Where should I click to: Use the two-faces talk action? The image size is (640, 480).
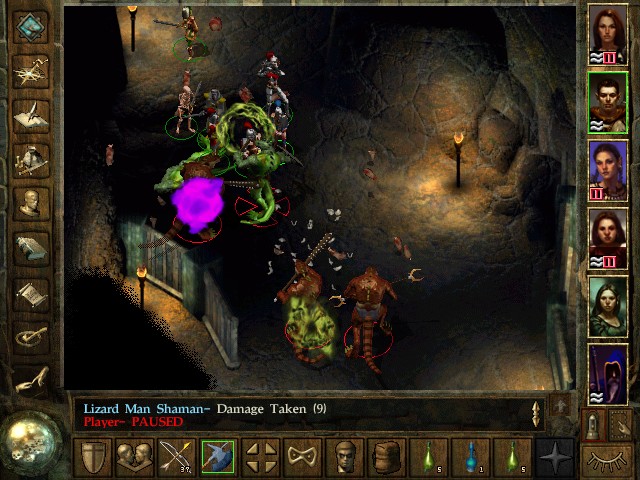[134, 458]
